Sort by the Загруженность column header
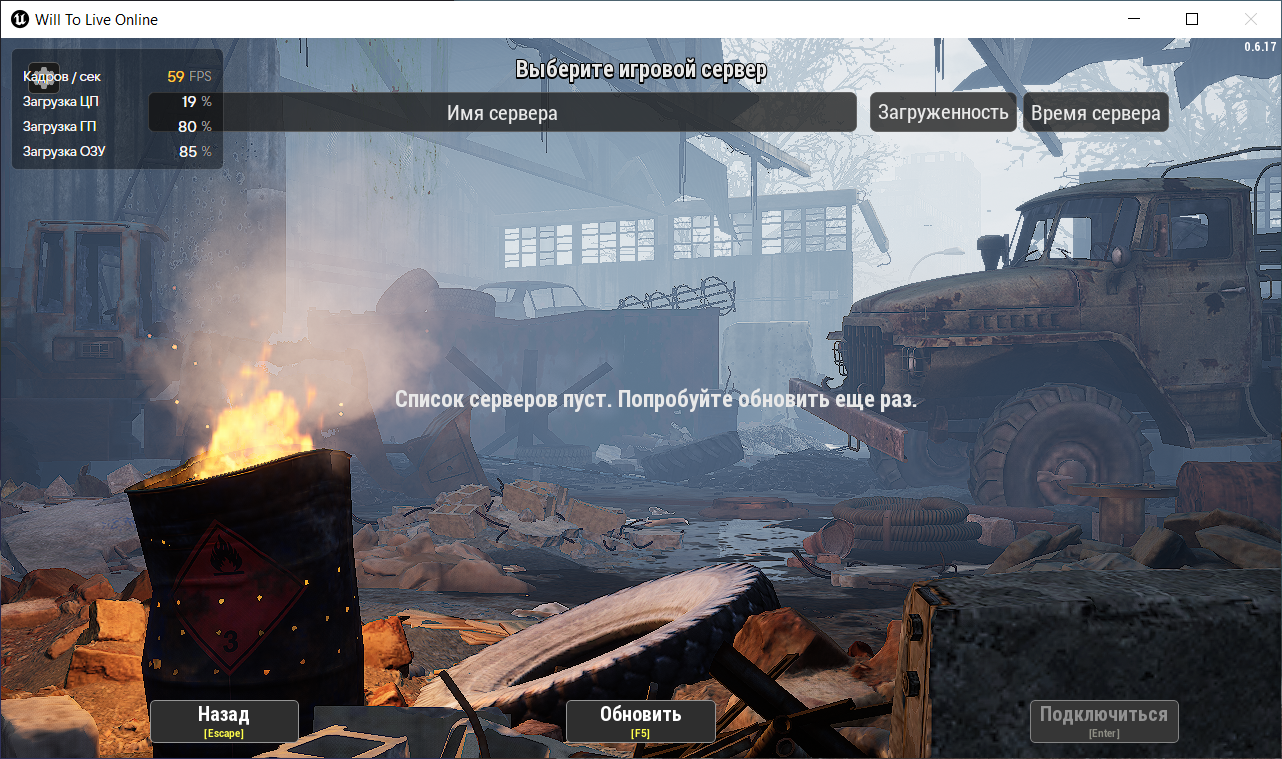The height and width of the screenshot is (759, 1282). point(943,113)
